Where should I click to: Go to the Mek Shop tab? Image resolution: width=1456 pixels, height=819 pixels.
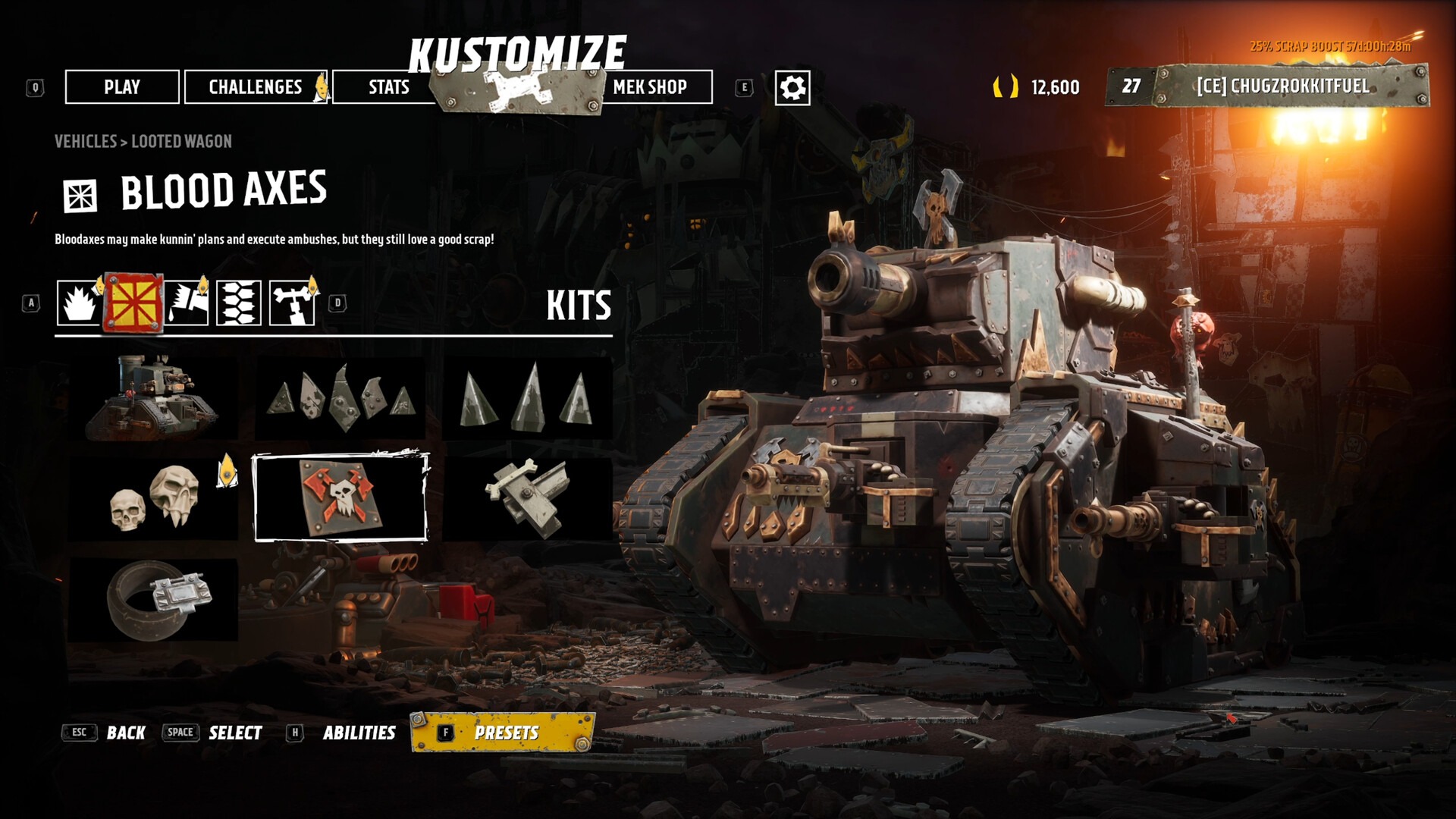(650, 87)
